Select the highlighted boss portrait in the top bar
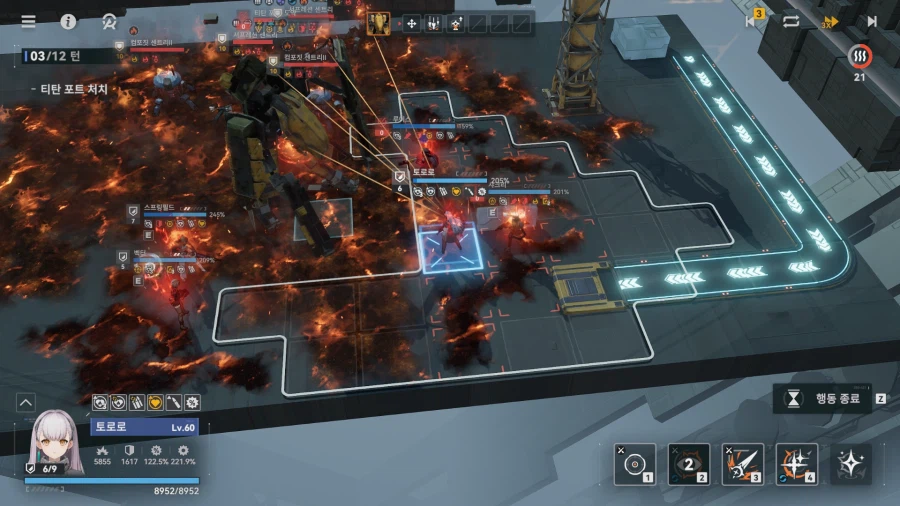This screenshot has height=506, width=900. pyautogui.click(x=379, y=23)
